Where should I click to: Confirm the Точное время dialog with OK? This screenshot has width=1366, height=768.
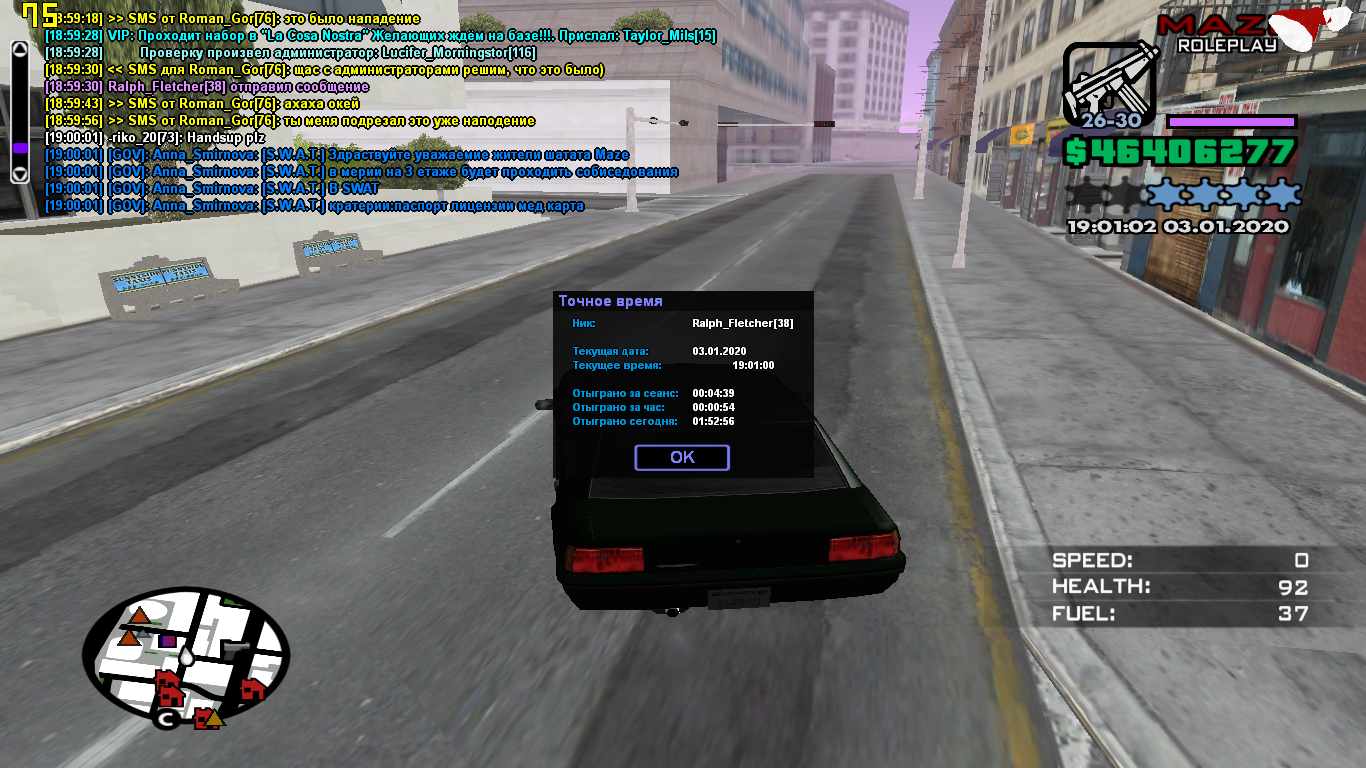click(682, 457)
